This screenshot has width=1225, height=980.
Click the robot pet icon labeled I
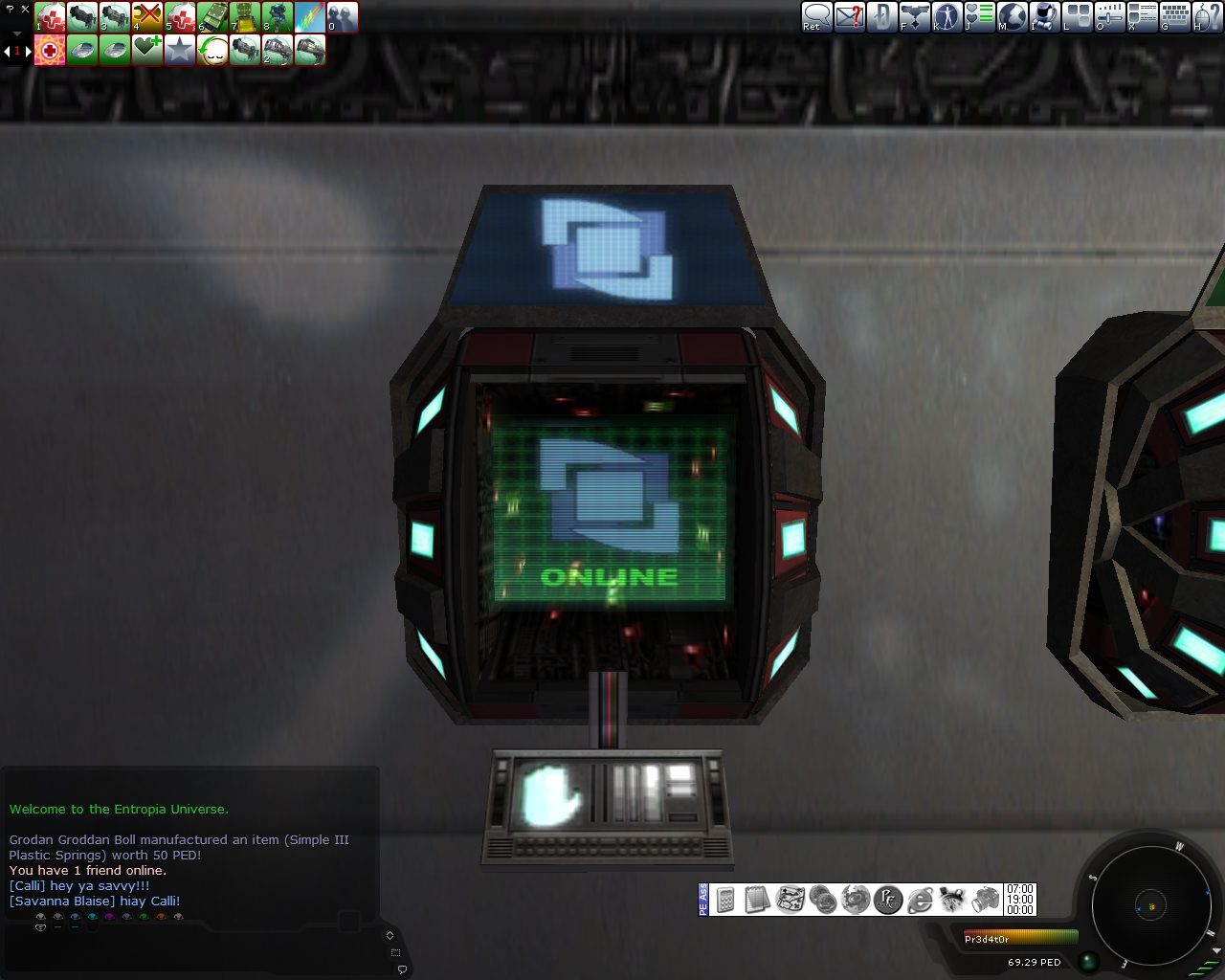(1043, 19)
